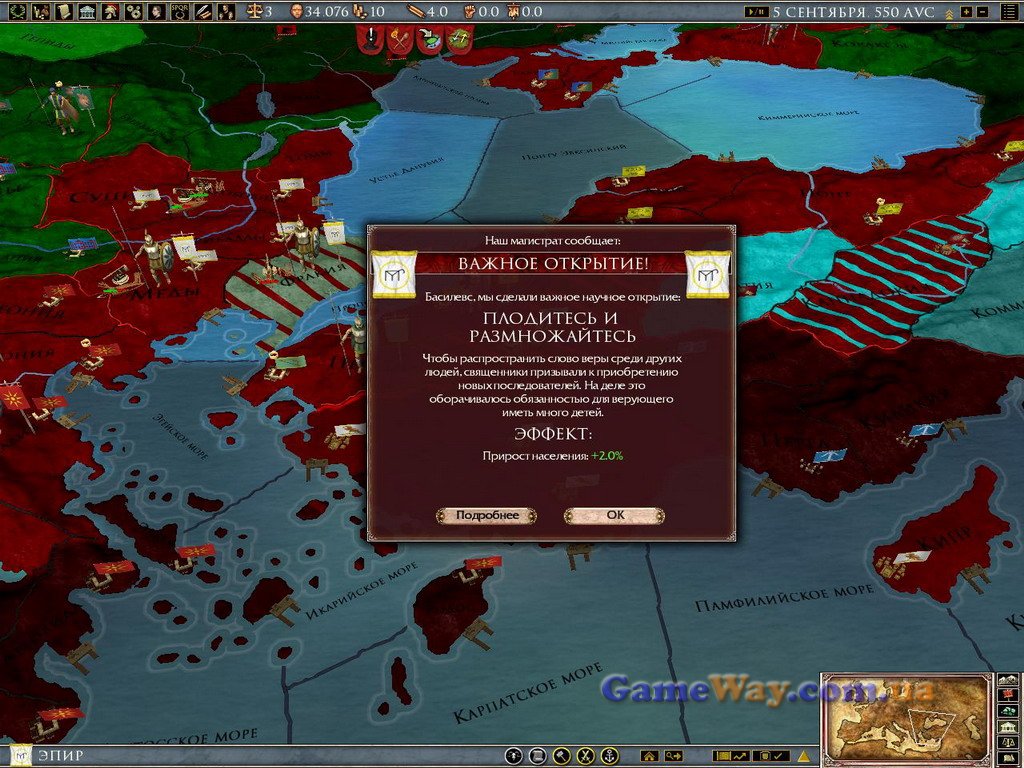Open the scroll icon in top bar
This screenshot has height=768, width=1024.
coord(62,12)
